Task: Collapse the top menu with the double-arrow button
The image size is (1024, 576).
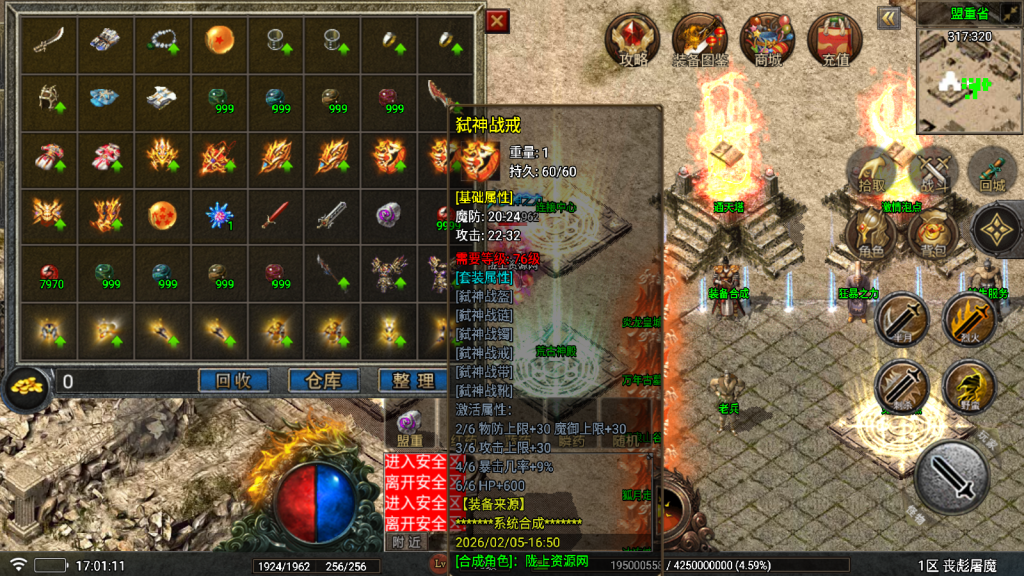Action: [x=888, y=18]
